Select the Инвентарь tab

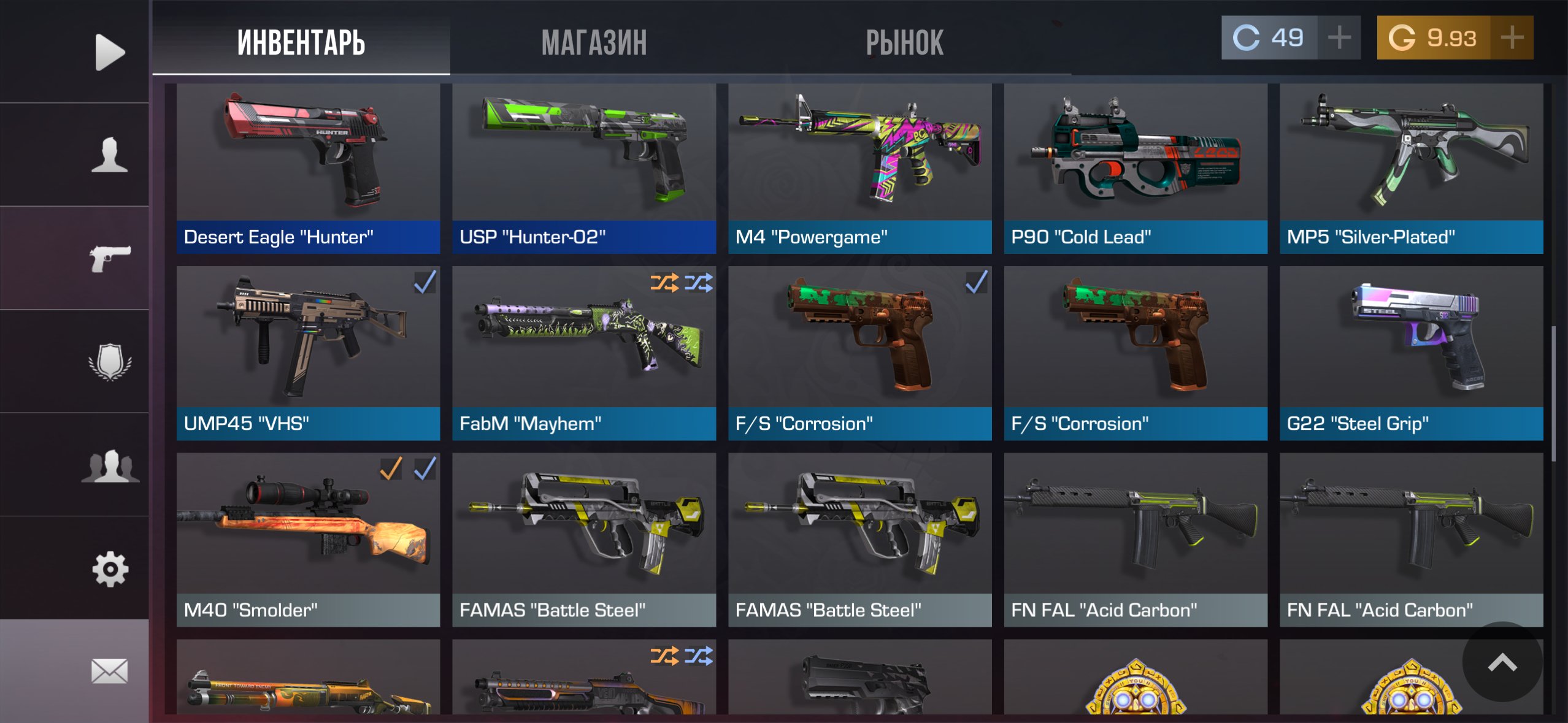point(301,43)
